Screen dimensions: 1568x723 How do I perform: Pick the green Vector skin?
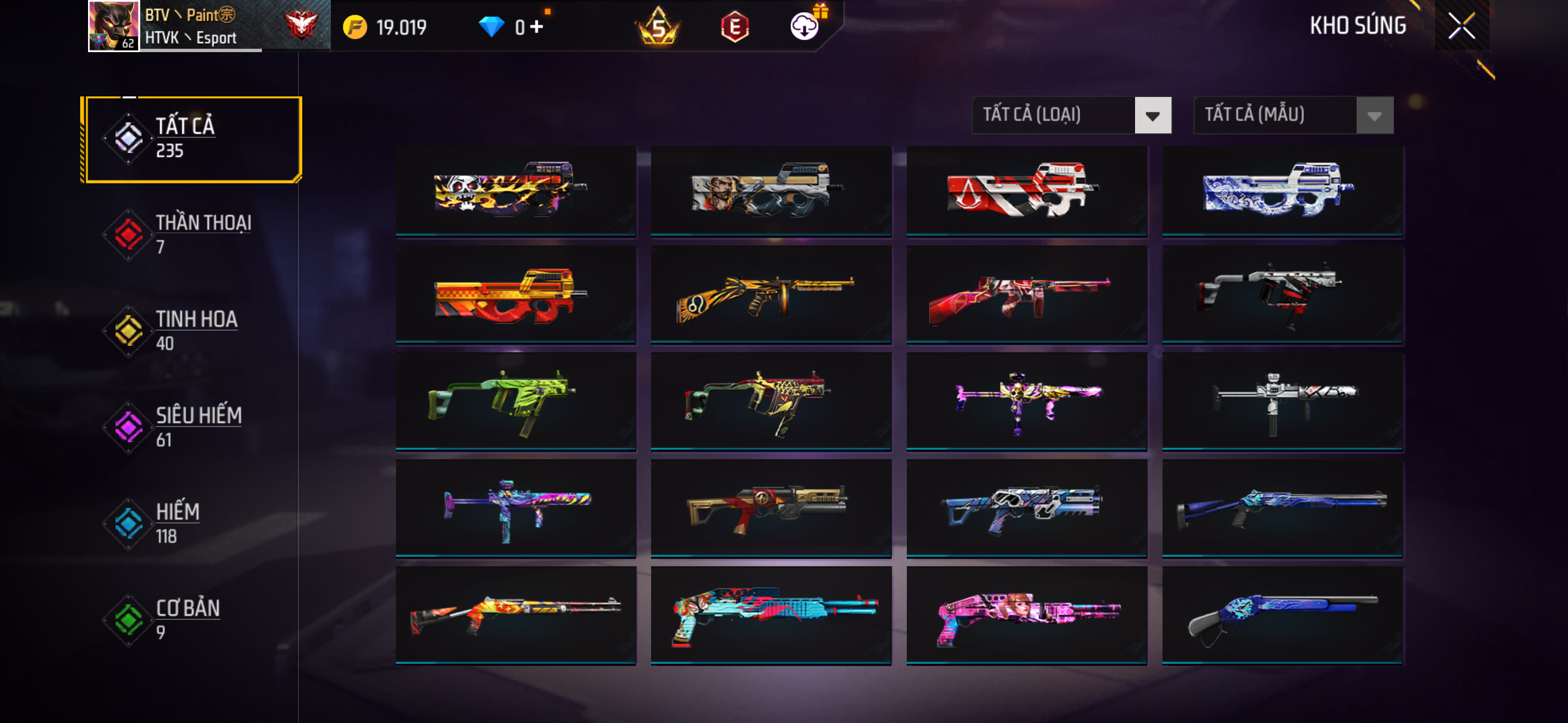tap(515, 402)
